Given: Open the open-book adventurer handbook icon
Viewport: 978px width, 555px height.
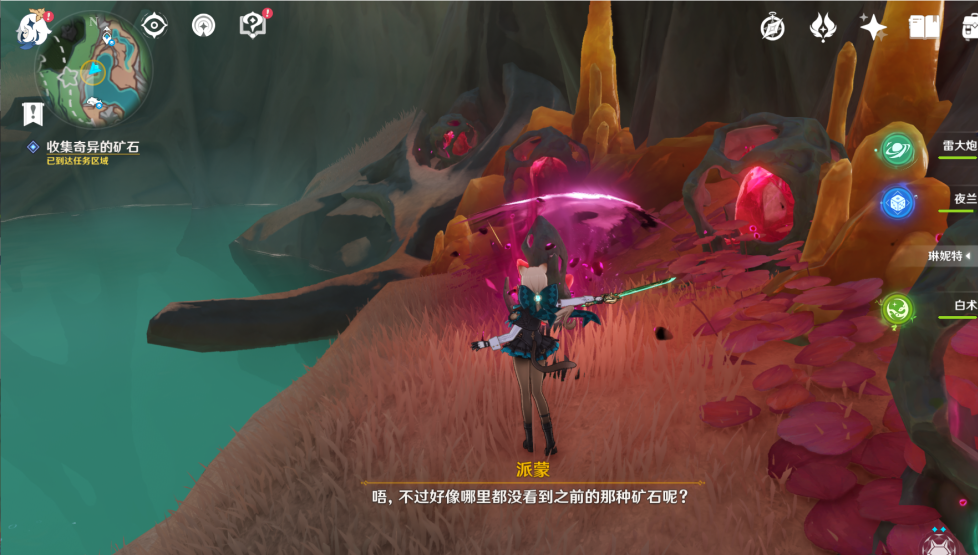Looking at the screenshot, I should tap(922, 28).
